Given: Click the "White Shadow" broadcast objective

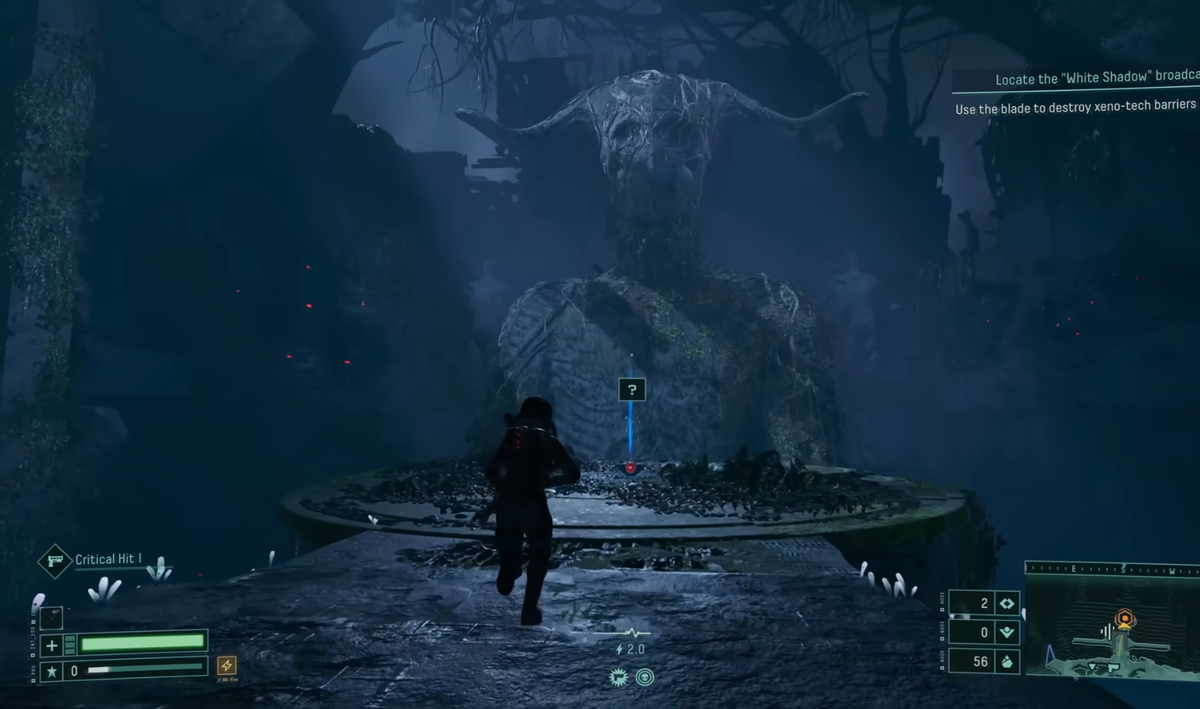Looking at the screenshot, I should point(1095,80).
